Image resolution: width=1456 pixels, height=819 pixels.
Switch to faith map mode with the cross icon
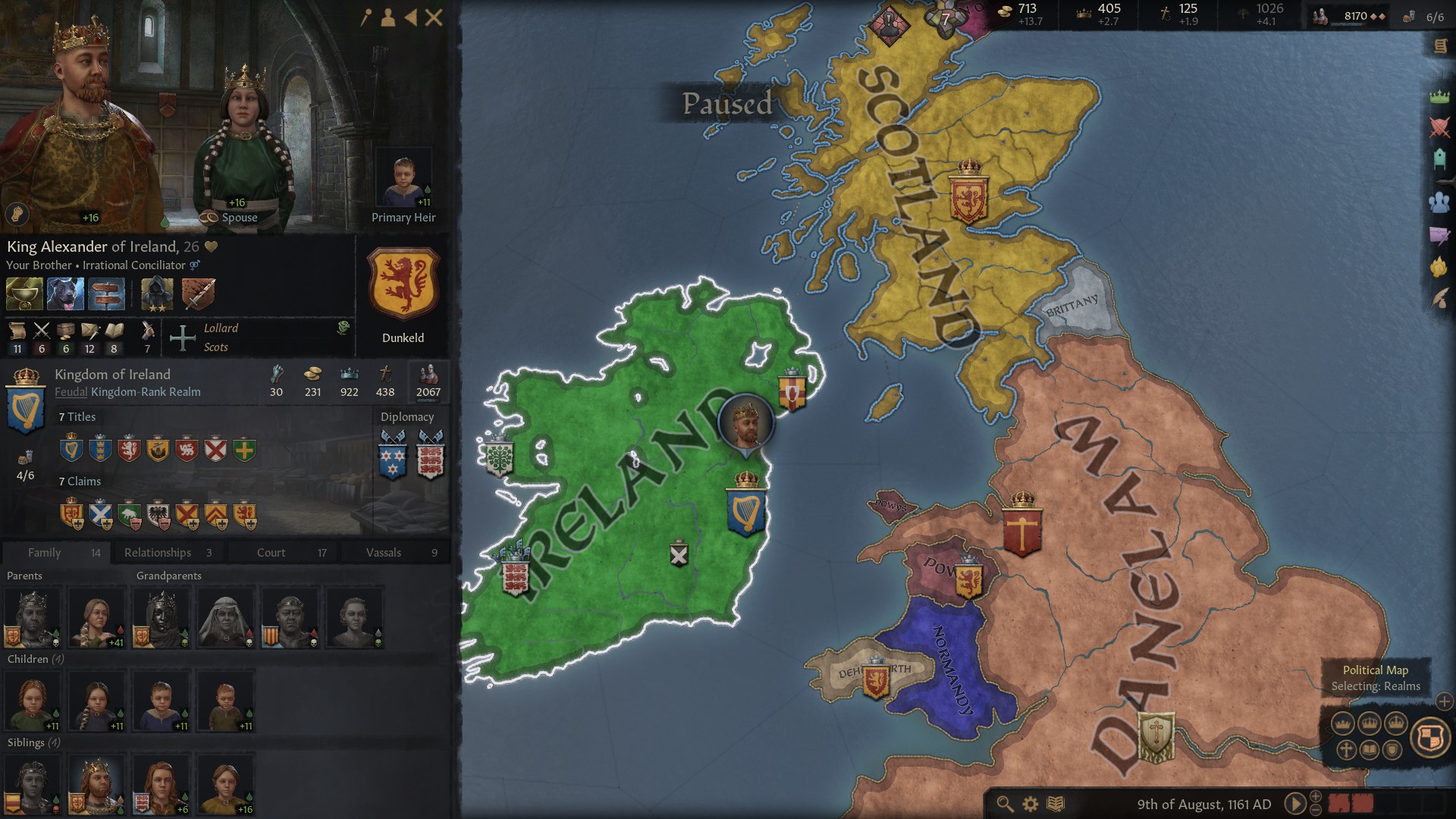tap(1346, 751)
